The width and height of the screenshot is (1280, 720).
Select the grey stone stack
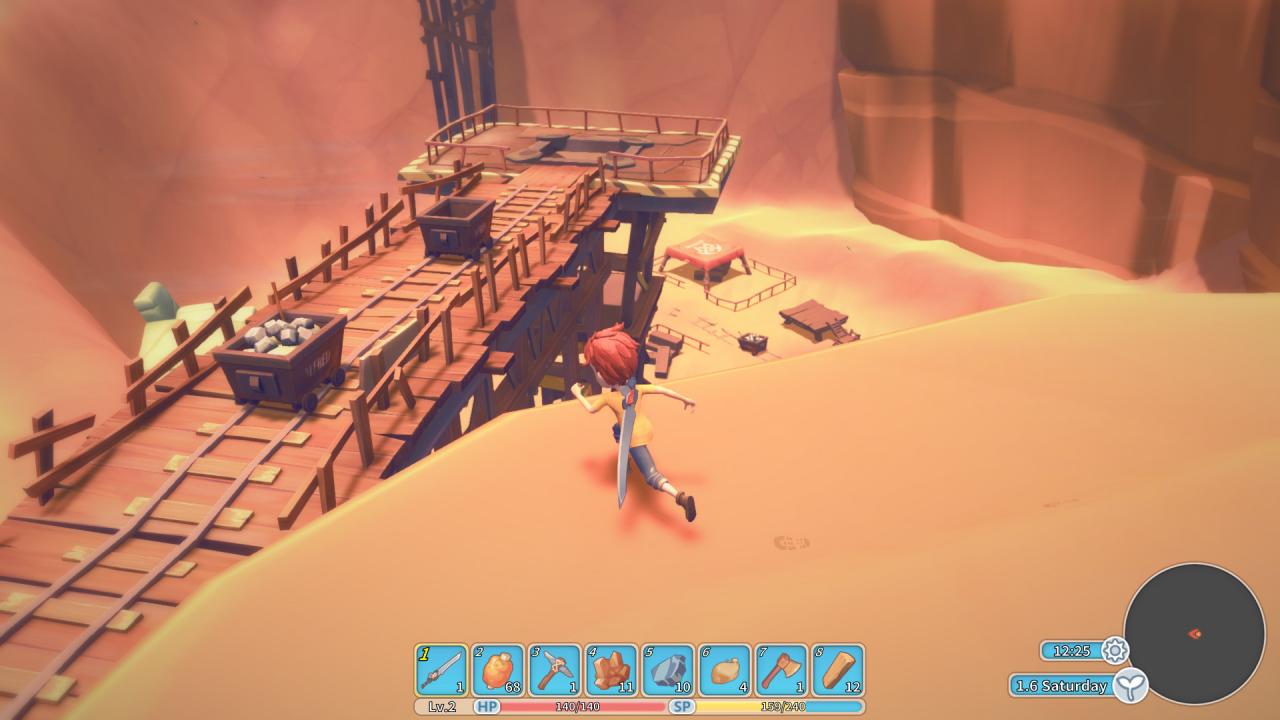pos(668,670)
